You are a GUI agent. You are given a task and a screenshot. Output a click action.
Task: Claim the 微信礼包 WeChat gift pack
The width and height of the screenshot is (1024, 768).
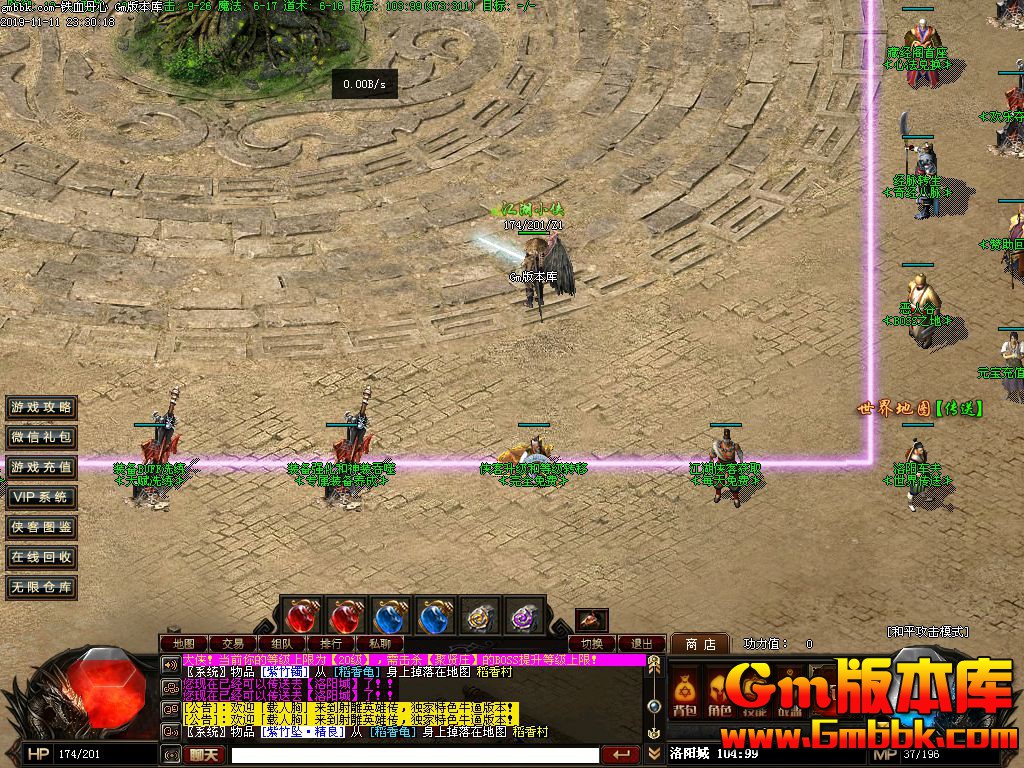41,437
